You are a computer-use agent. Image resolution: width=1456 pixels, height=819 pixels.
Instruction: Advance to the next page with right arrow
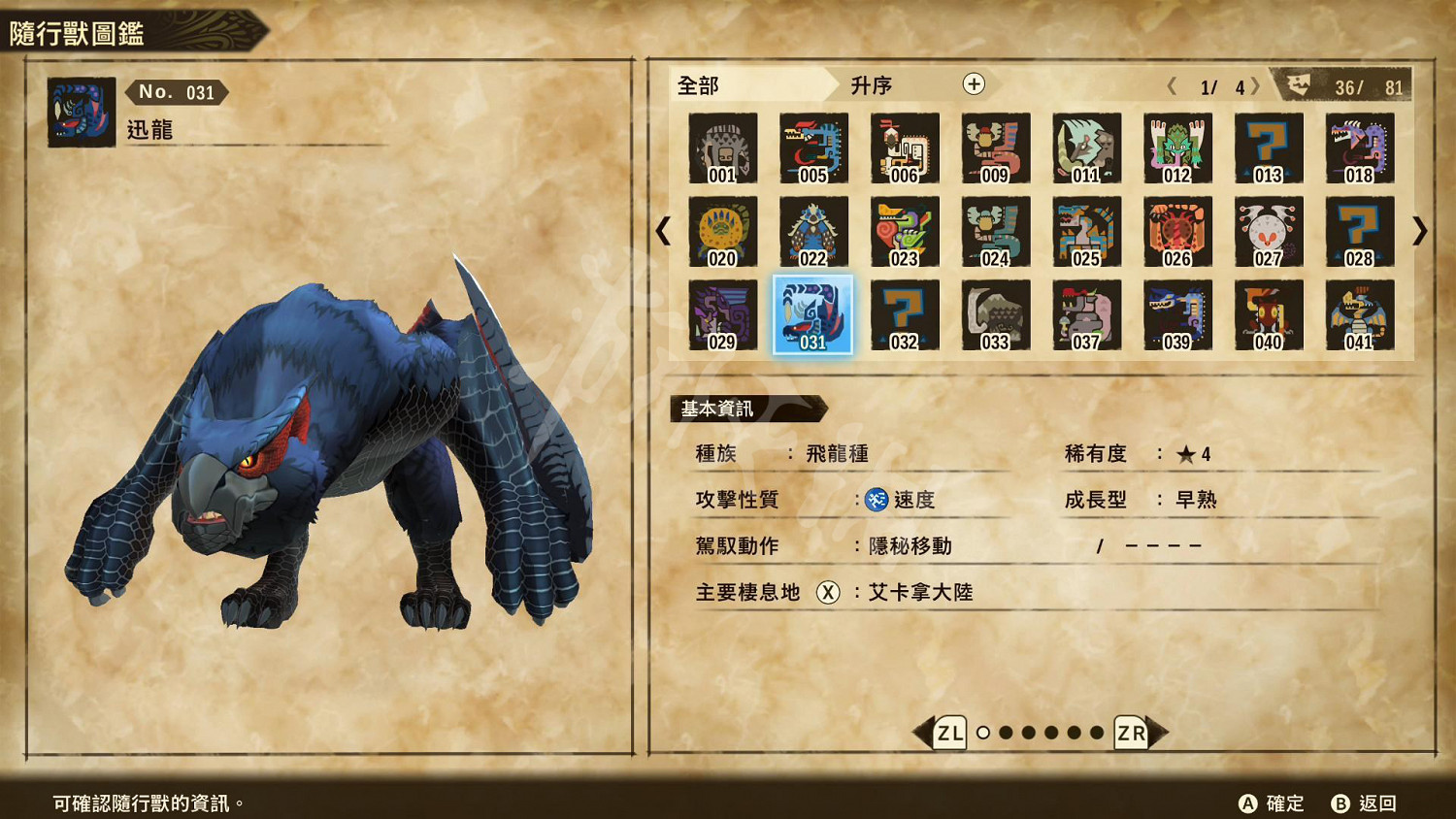tap(1422, 233)
